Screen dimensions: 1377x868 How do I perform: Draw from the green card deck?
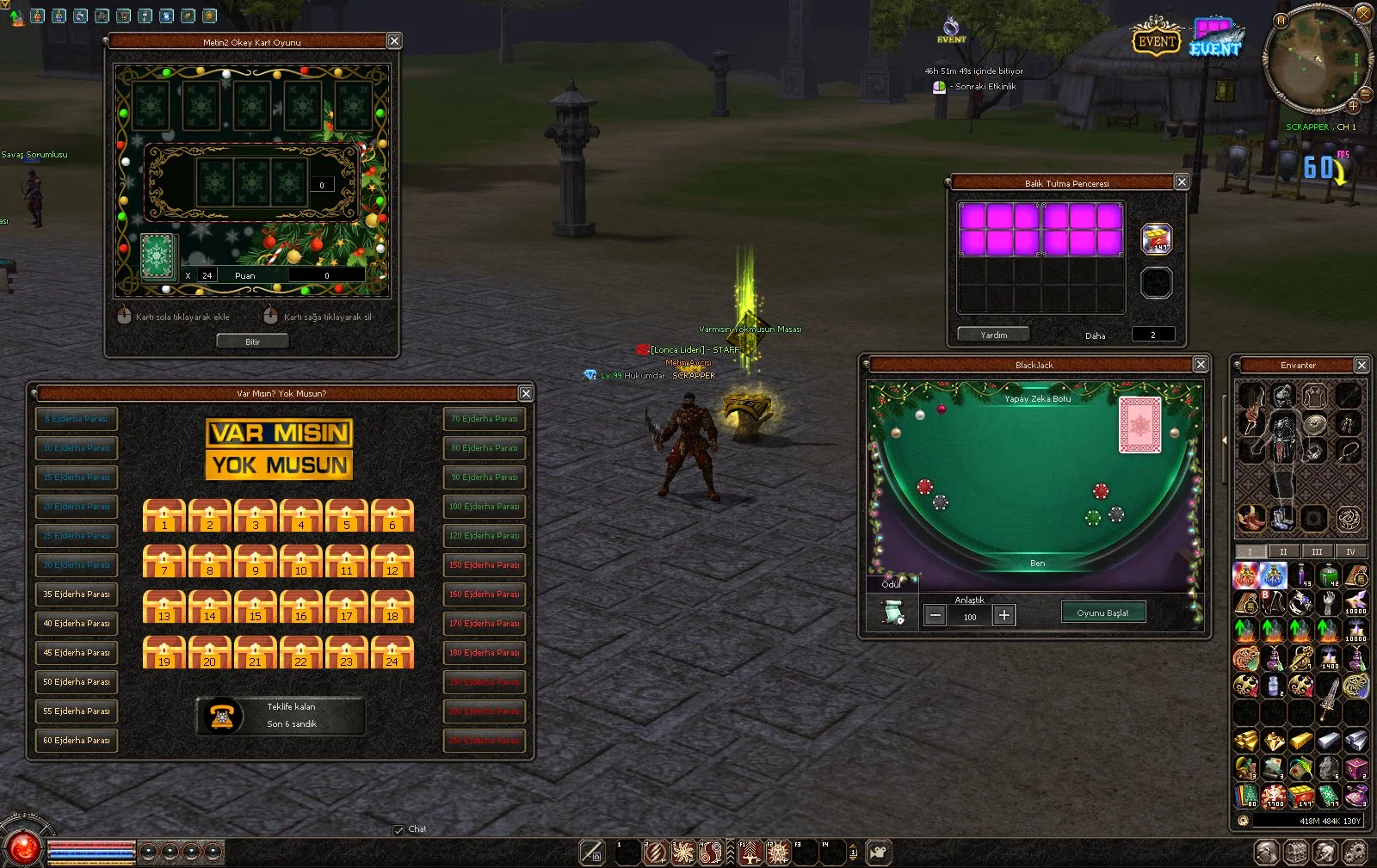pos(158,256)
